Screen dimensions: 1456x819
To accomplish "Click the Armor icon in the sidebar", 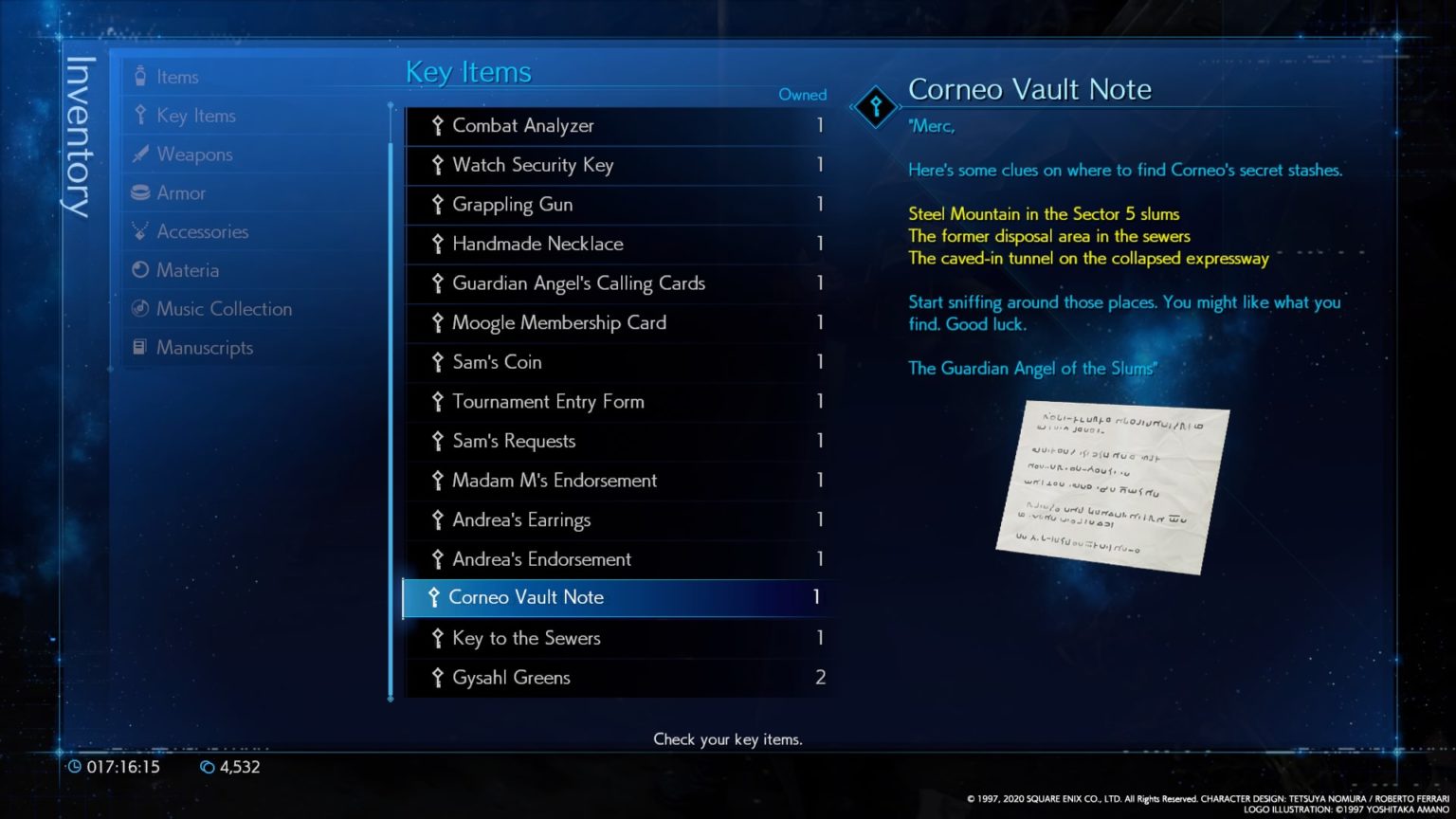I will [141, 192].
